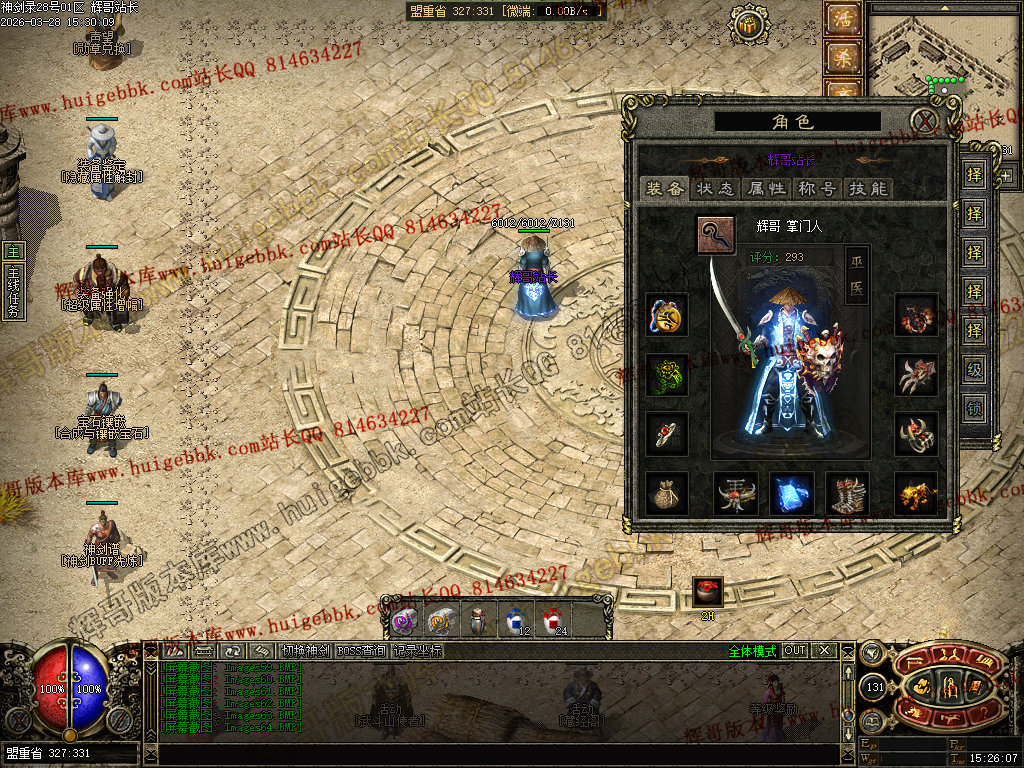Open the BOSS查询 boss lookup
Viewport: 1024px width, 768px height.
tap(361, 651)
